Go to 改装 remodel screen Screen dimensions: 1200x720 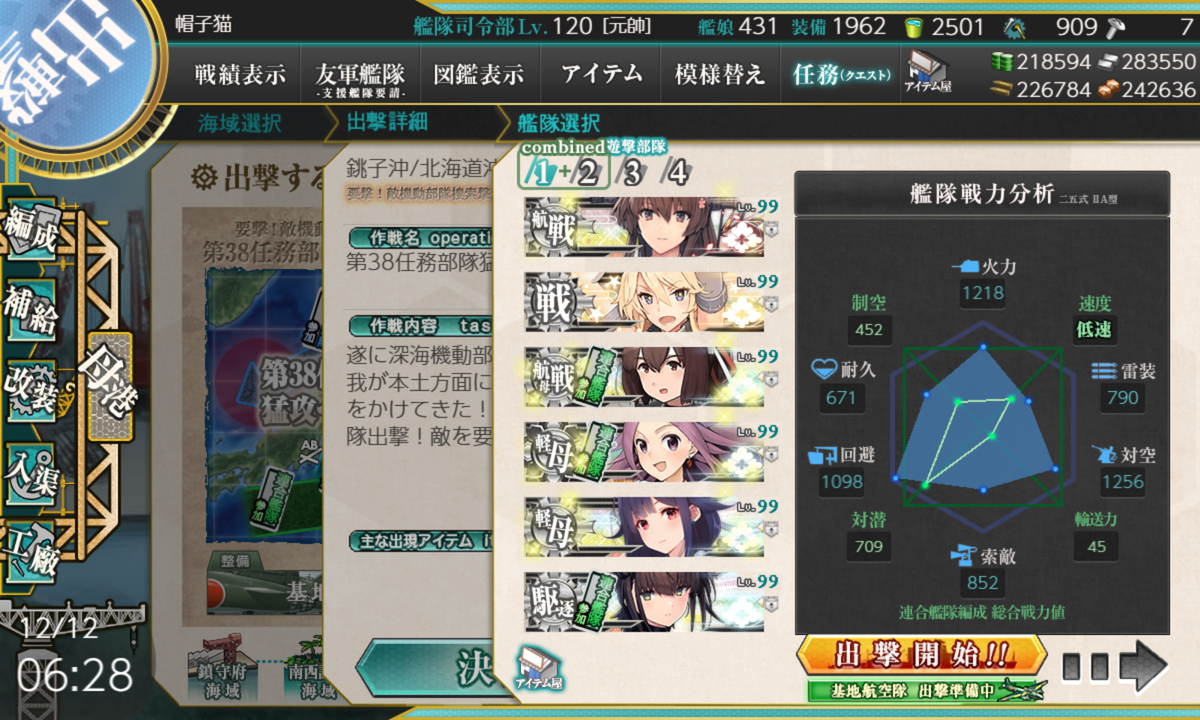29,389
